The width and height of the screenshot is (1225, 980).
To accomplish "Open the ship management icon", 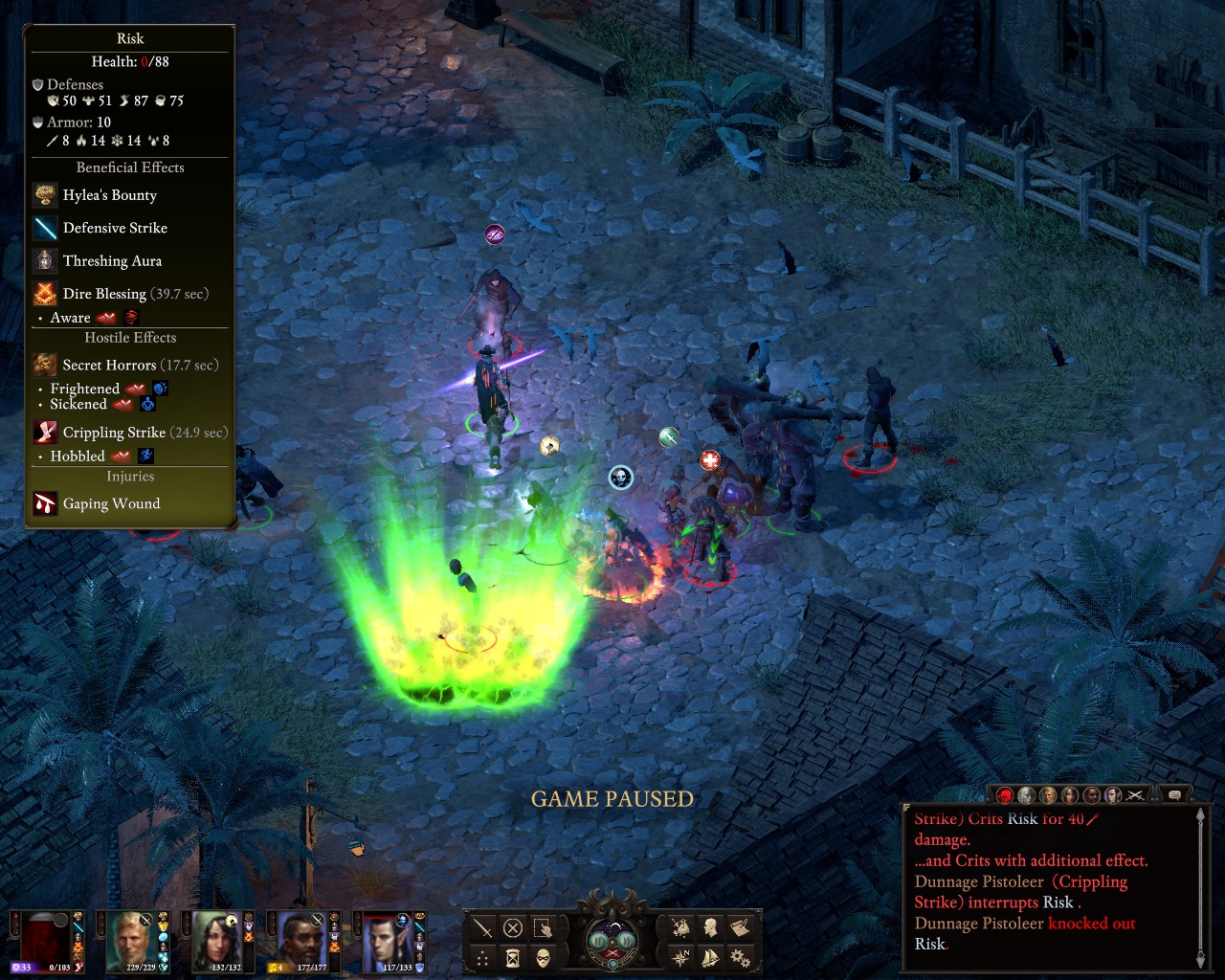I will [x=710, y=957].
